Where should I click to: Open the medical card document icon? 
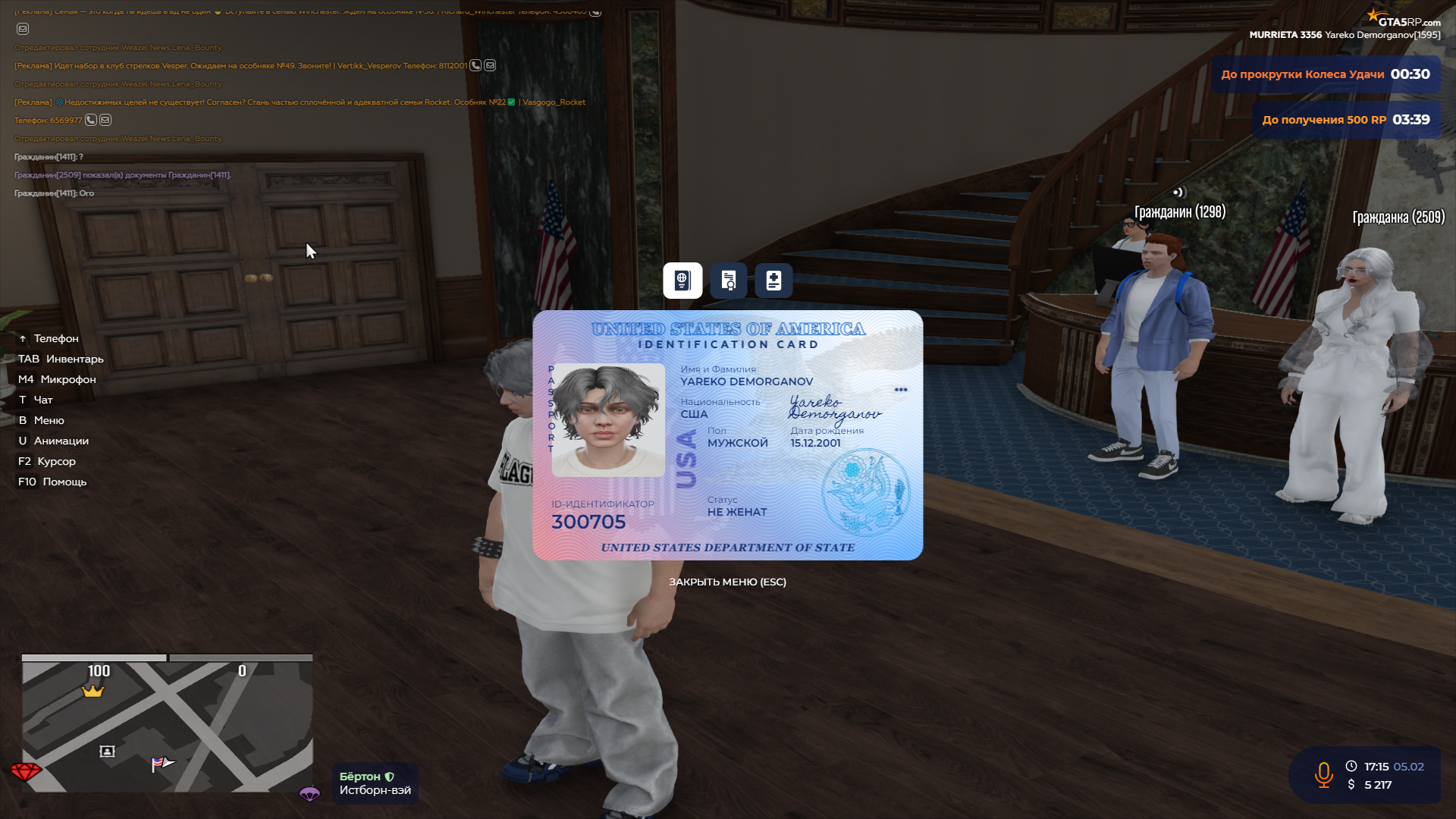773,280
